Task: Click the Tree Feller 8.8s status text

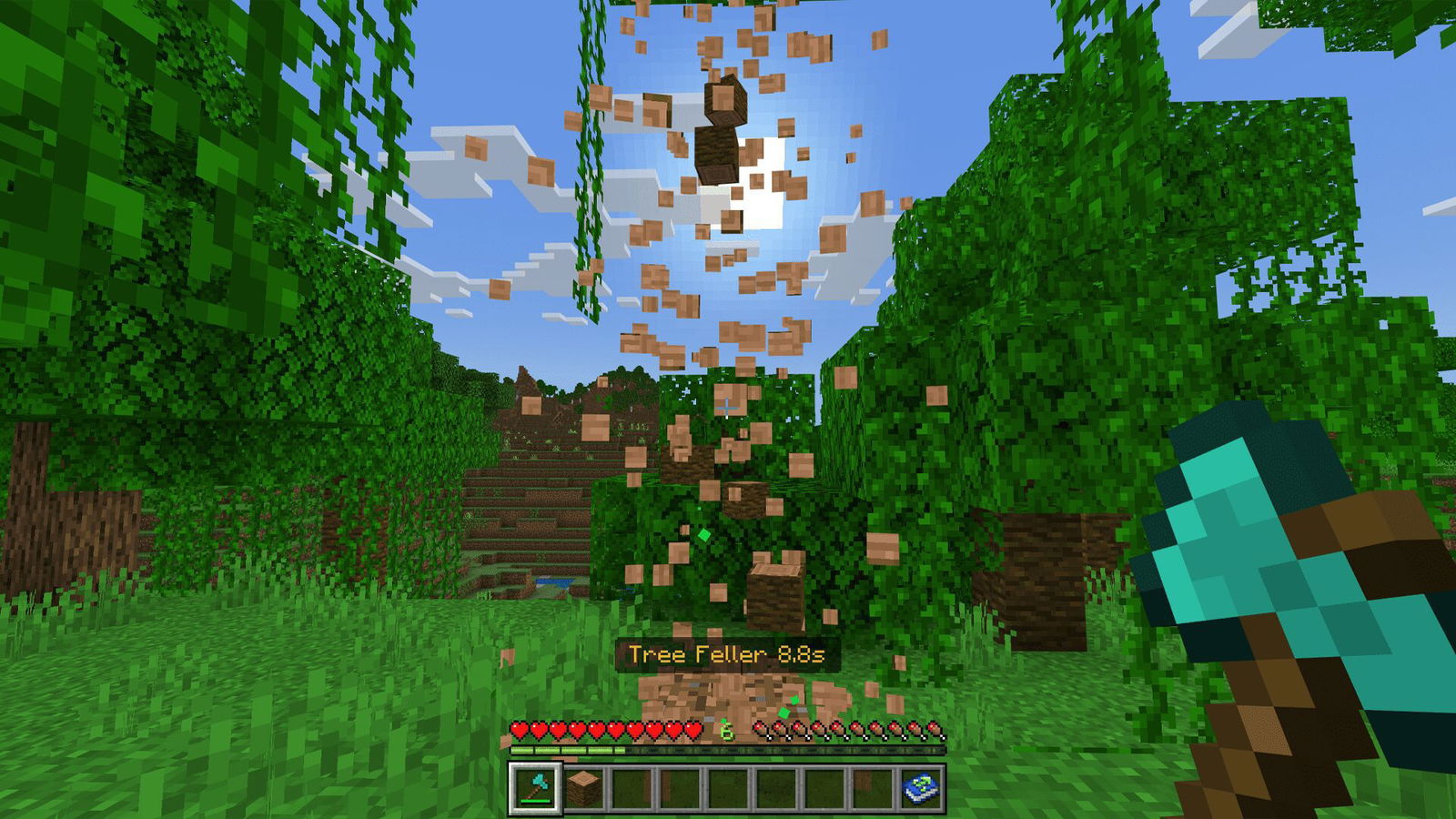Action: coord(728,653)
